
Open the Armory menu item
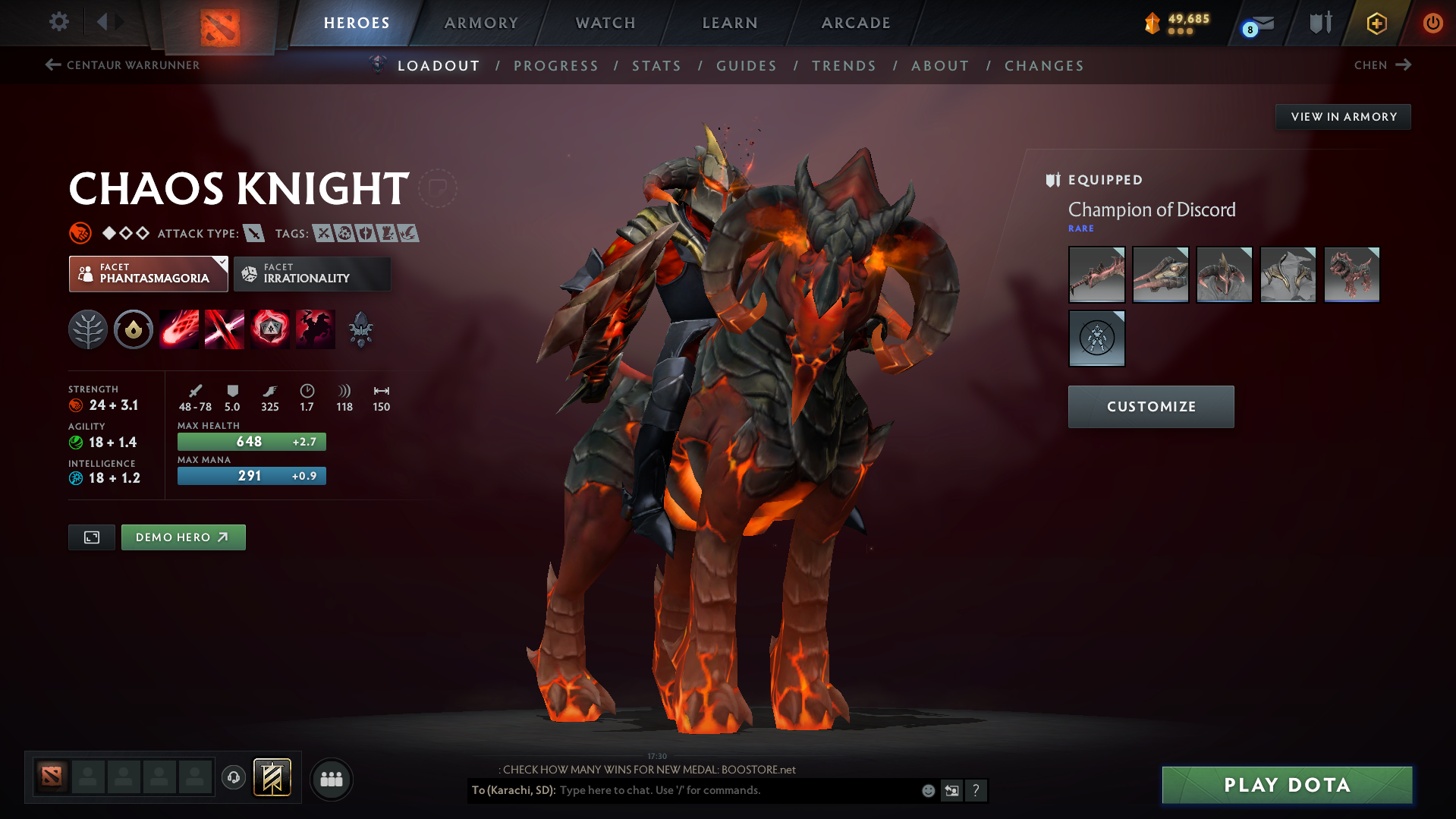click(x=481, y=23)
